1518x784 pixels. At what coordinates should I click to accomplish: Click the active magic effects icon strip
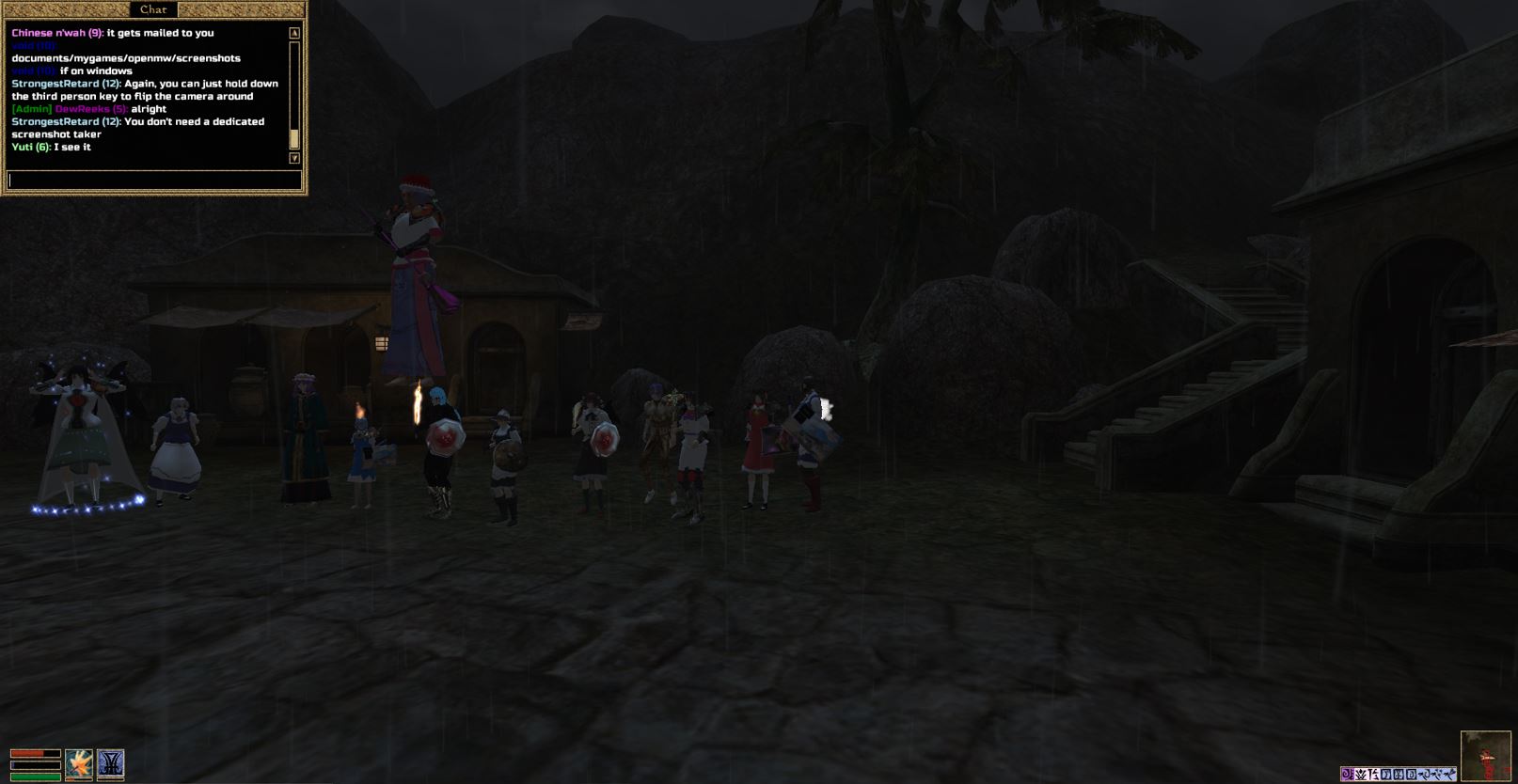(1399, 774)
